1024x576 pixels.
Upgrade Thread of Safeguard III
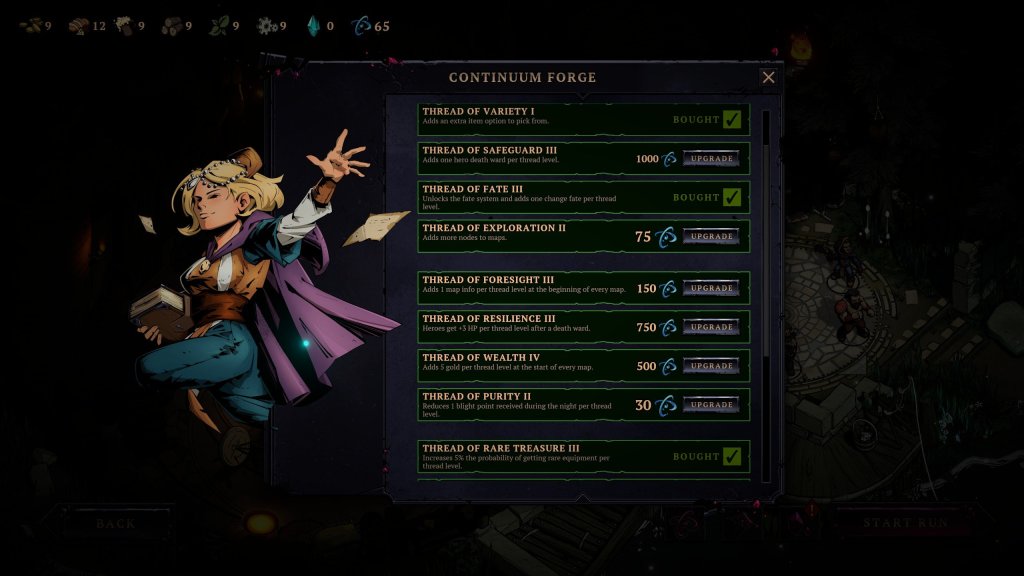(711, 159)
